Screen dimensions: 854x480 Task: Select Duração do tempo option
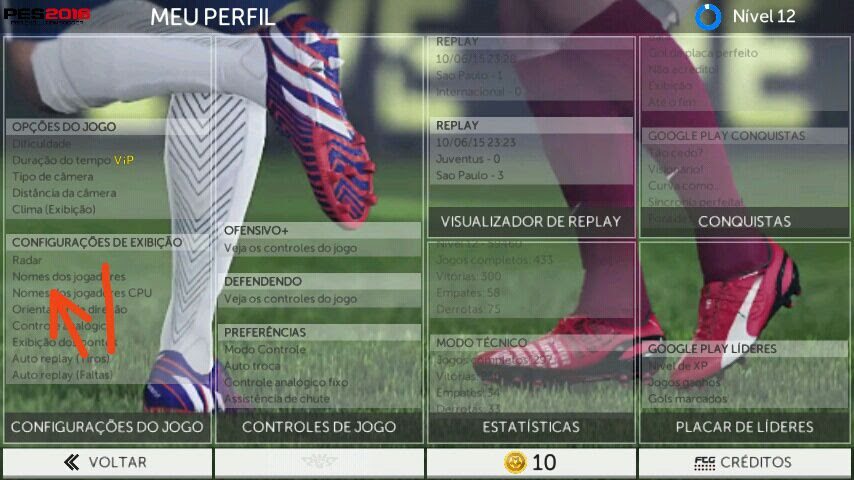pos(61,160)
